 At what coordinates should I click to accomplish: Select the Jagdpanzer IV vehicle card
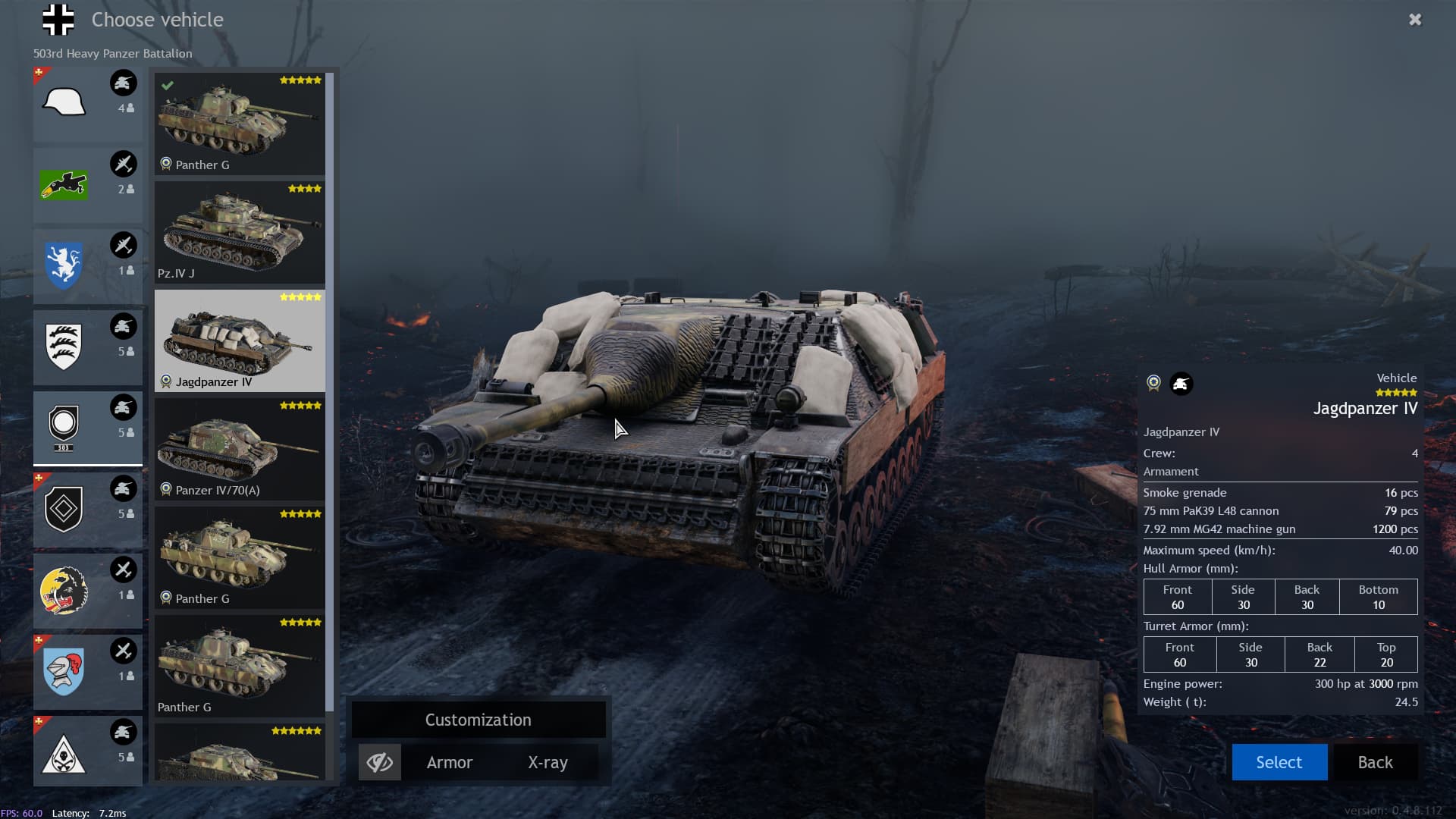coord(240,340)
